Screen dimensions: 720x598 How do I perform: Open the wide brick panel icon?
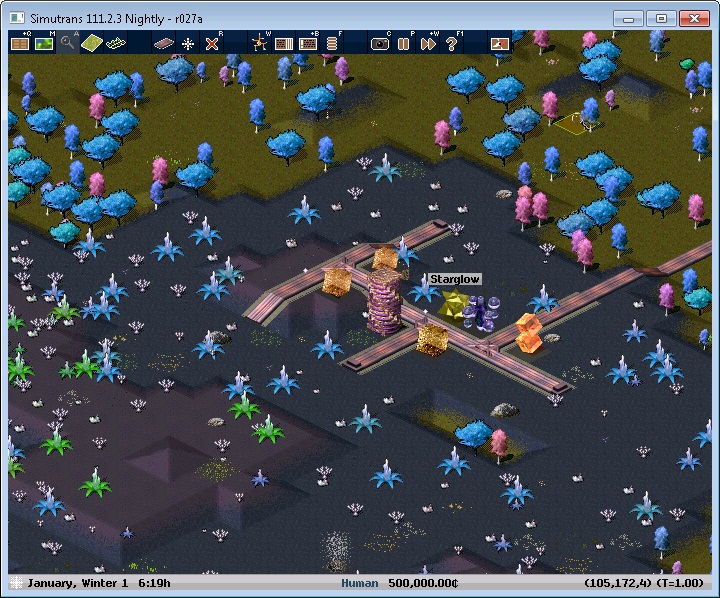click(x=308, y=43)
